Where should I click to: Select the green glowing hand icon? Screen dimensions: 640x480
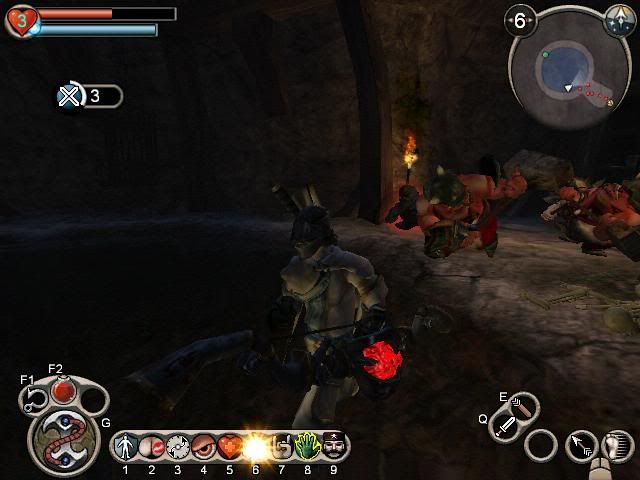[x=308, y=446]
